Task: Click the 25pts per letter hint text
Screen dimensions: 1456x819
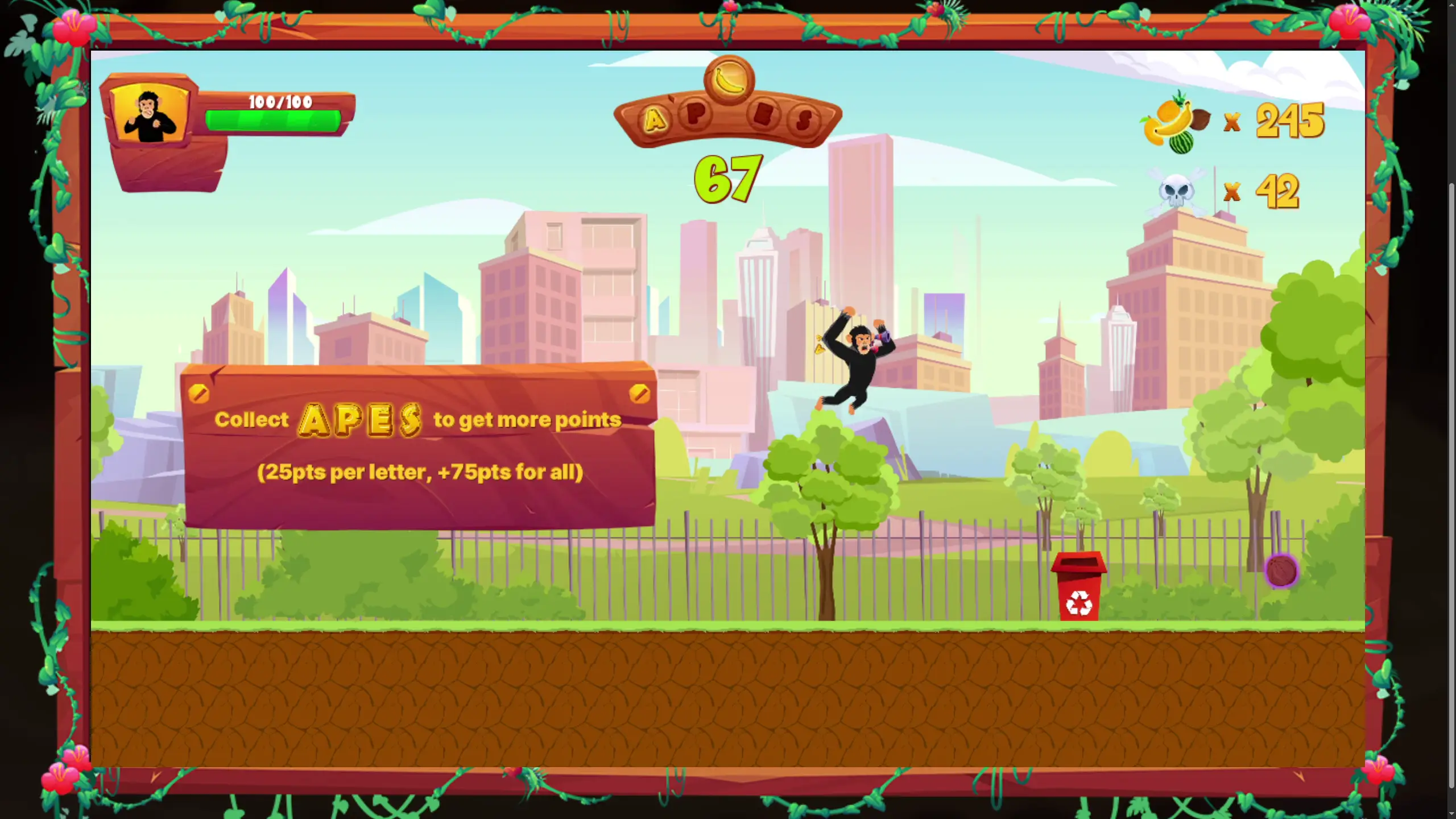Action: pos(422,471)
